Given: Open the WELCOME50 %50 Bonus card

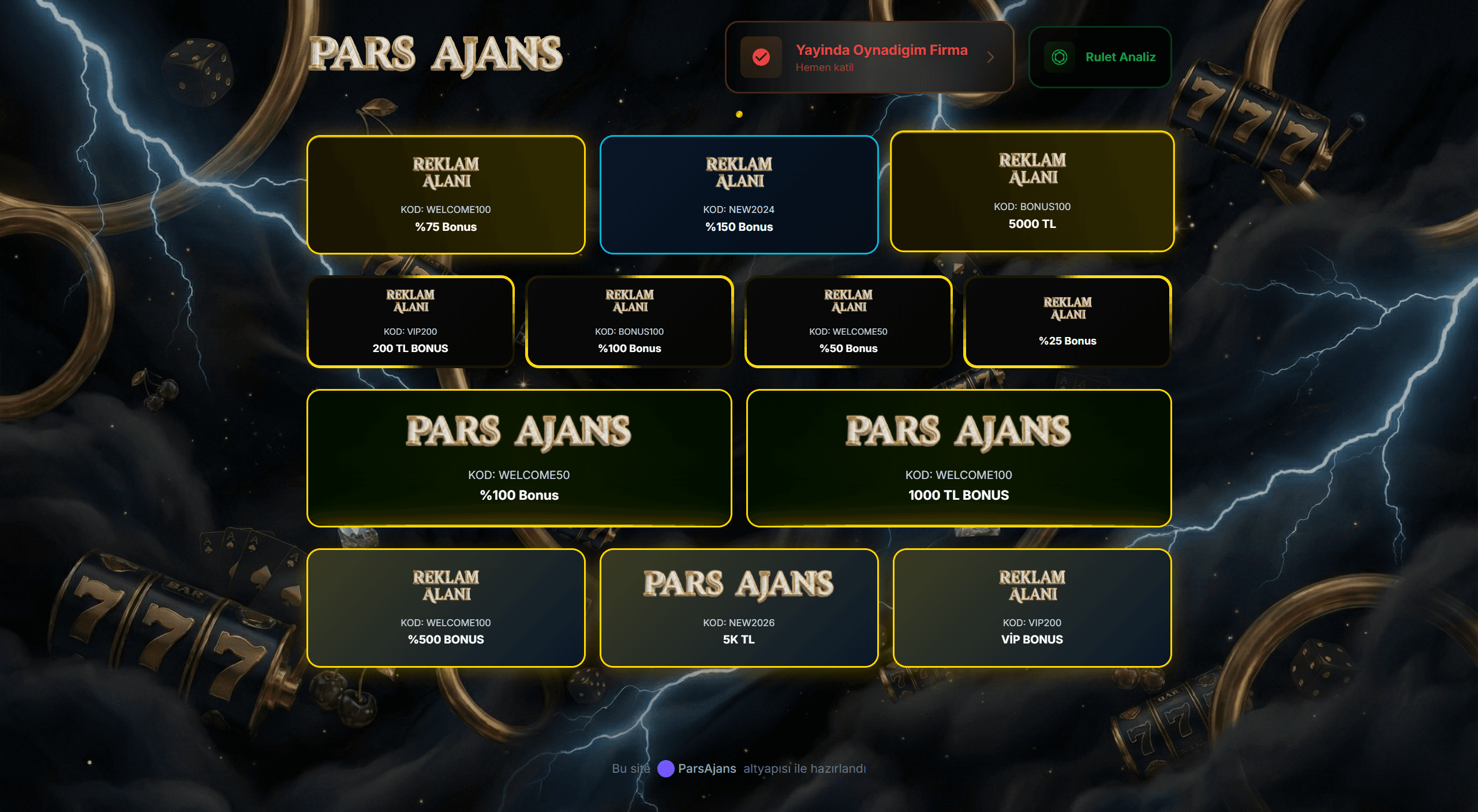Looking at the screenshot, I should pyautogui.click(x=848, y=321).
